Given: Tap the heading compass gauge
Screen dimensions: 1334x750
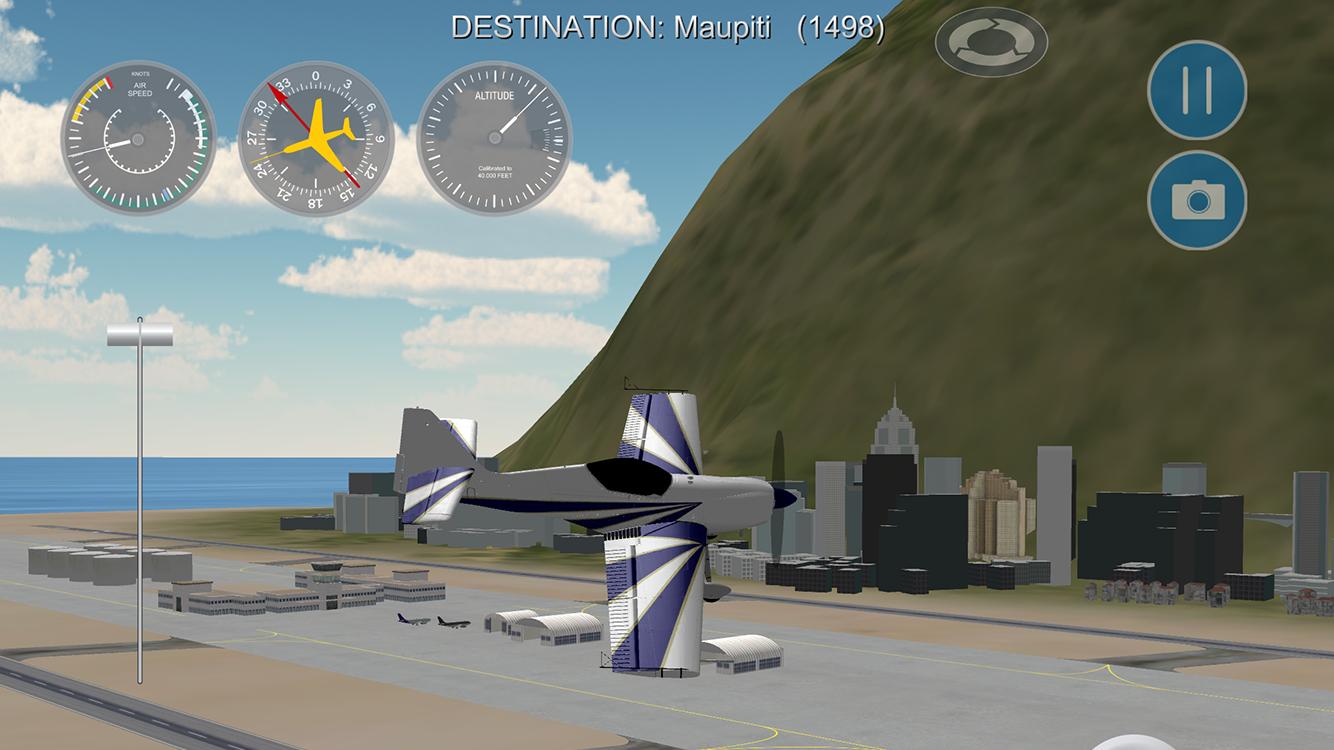Looking at the screenshot, I should point(316,138).
